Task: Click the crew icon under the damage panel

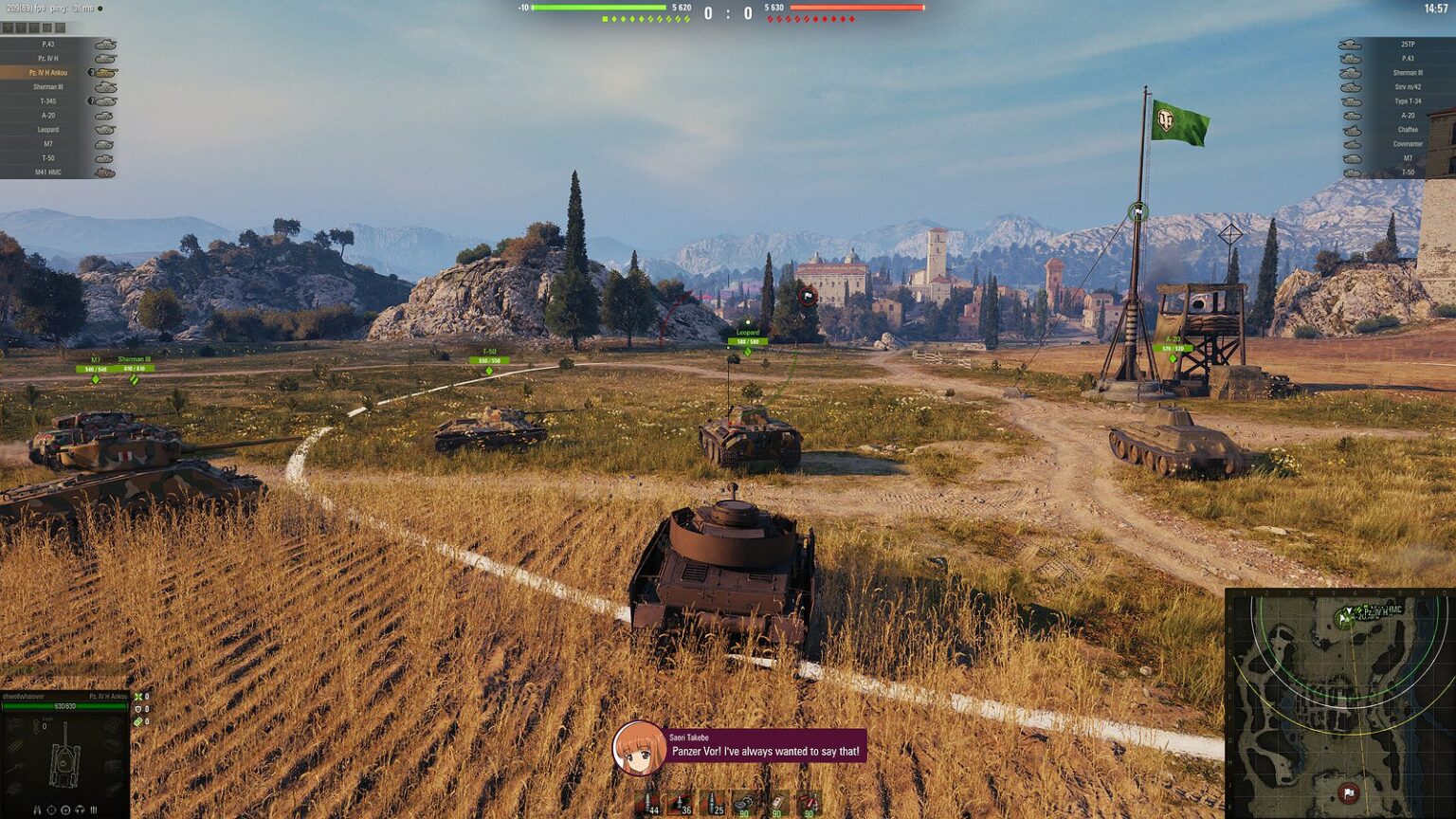Action: 38,810
